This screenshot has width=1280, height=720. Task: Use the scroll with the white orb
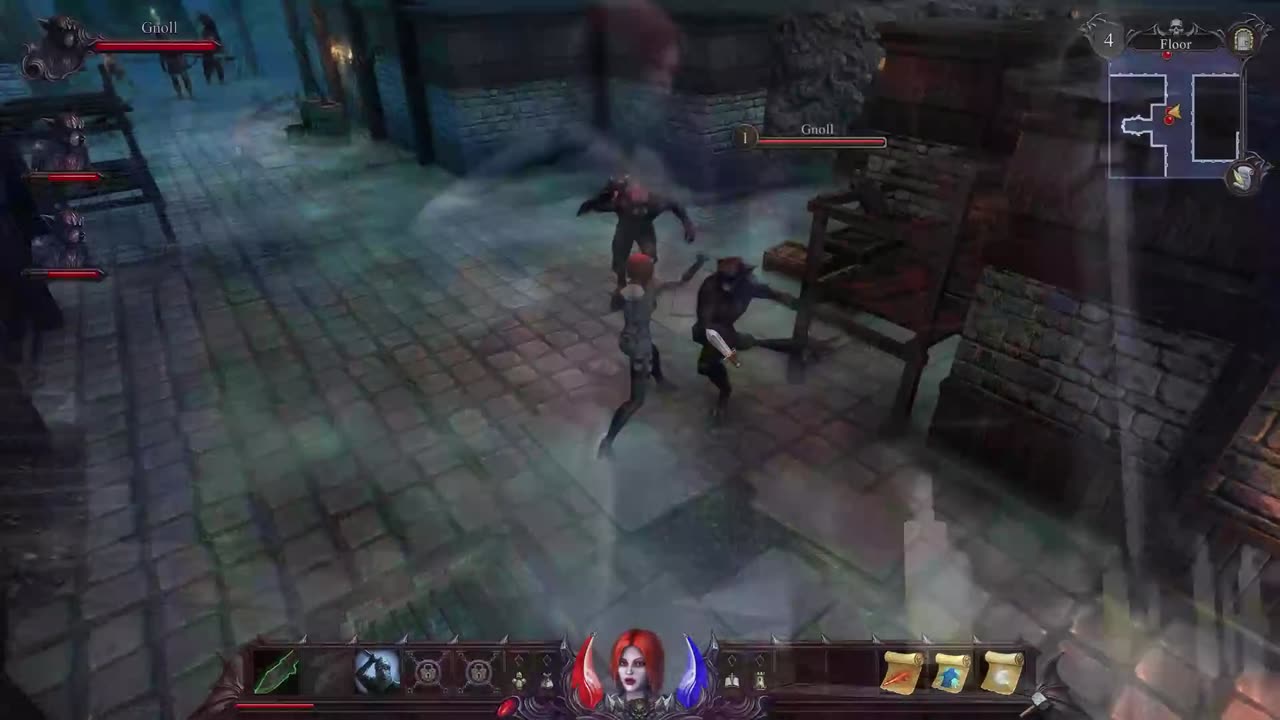pyautogui.click(x=1002, y=672)
